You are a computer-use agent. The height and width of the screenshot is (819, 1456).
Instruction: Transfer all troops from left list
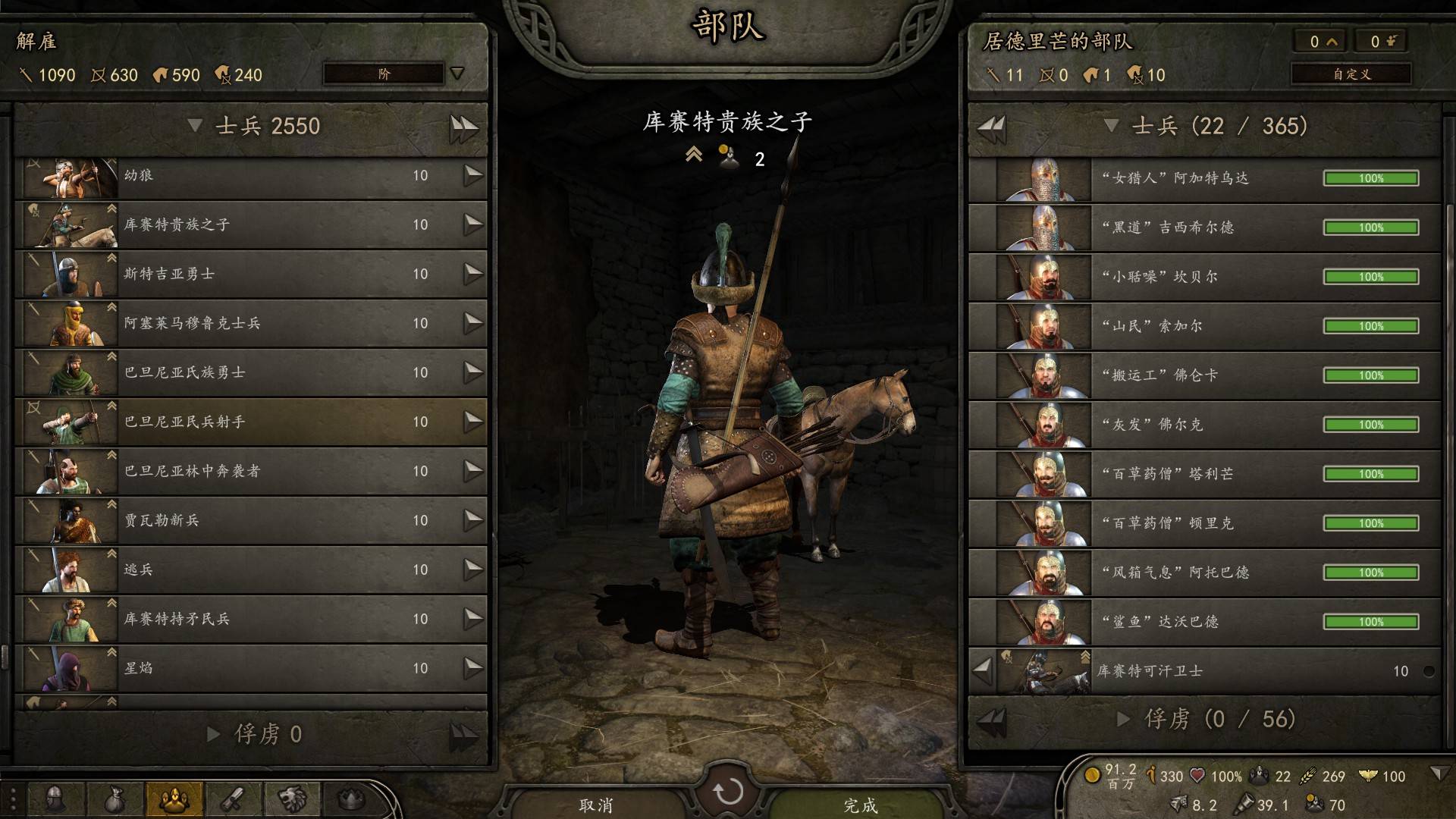tap(463, 127)
